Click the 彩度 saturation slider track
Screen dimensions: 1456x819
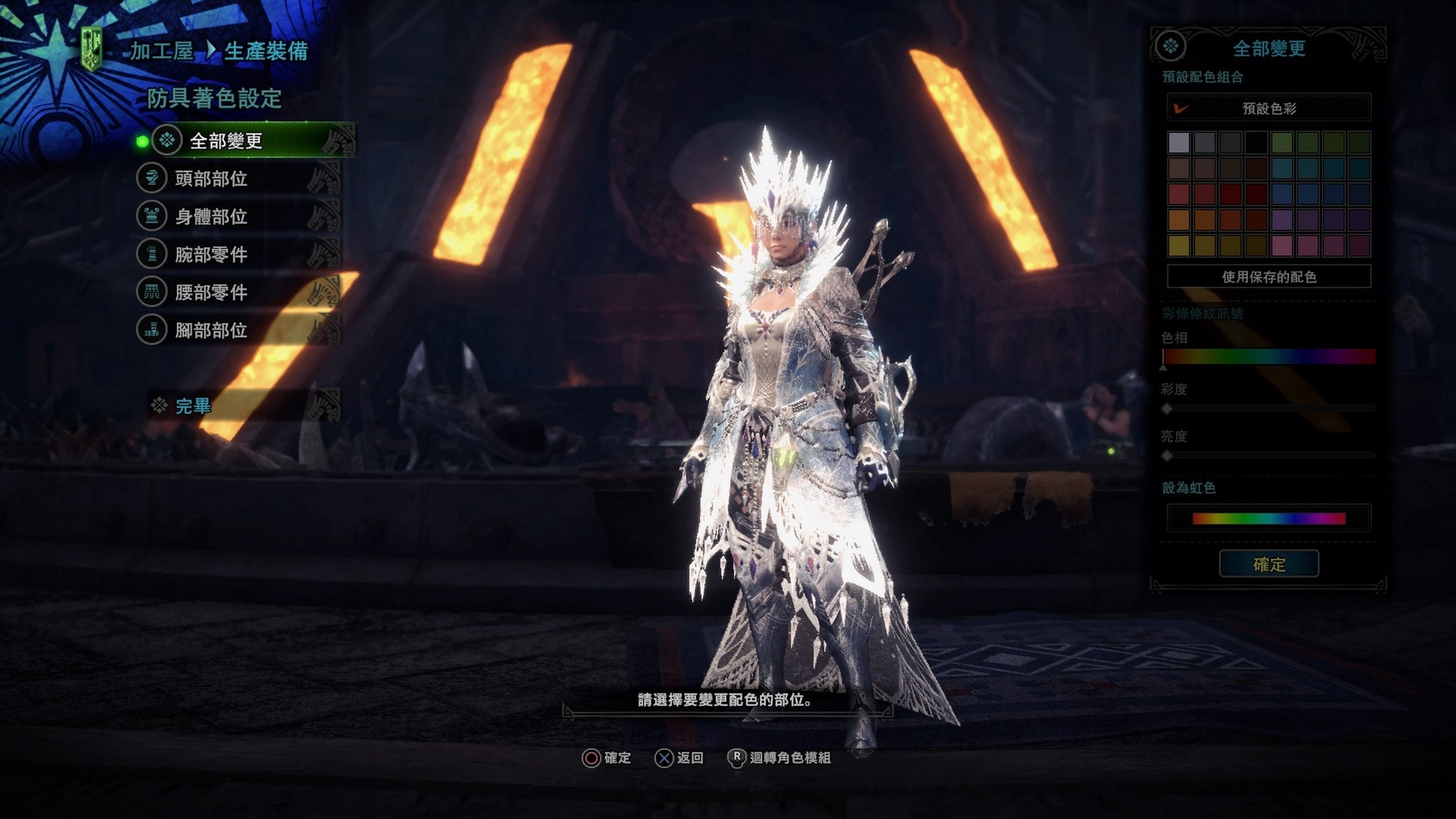[x=1269, y=409]
